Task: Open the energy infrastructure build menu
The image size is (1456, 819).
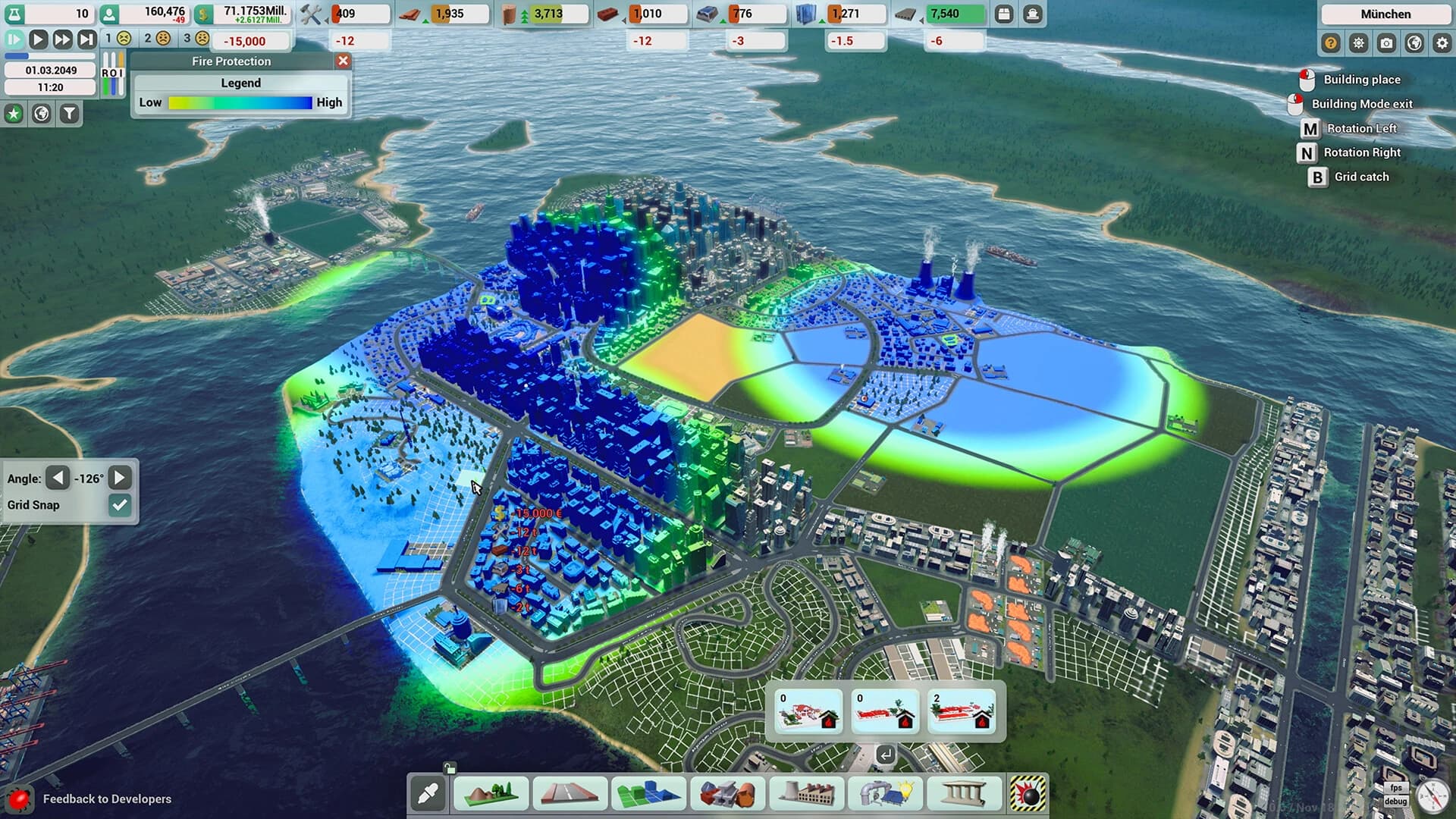Action: pos(885,794)
